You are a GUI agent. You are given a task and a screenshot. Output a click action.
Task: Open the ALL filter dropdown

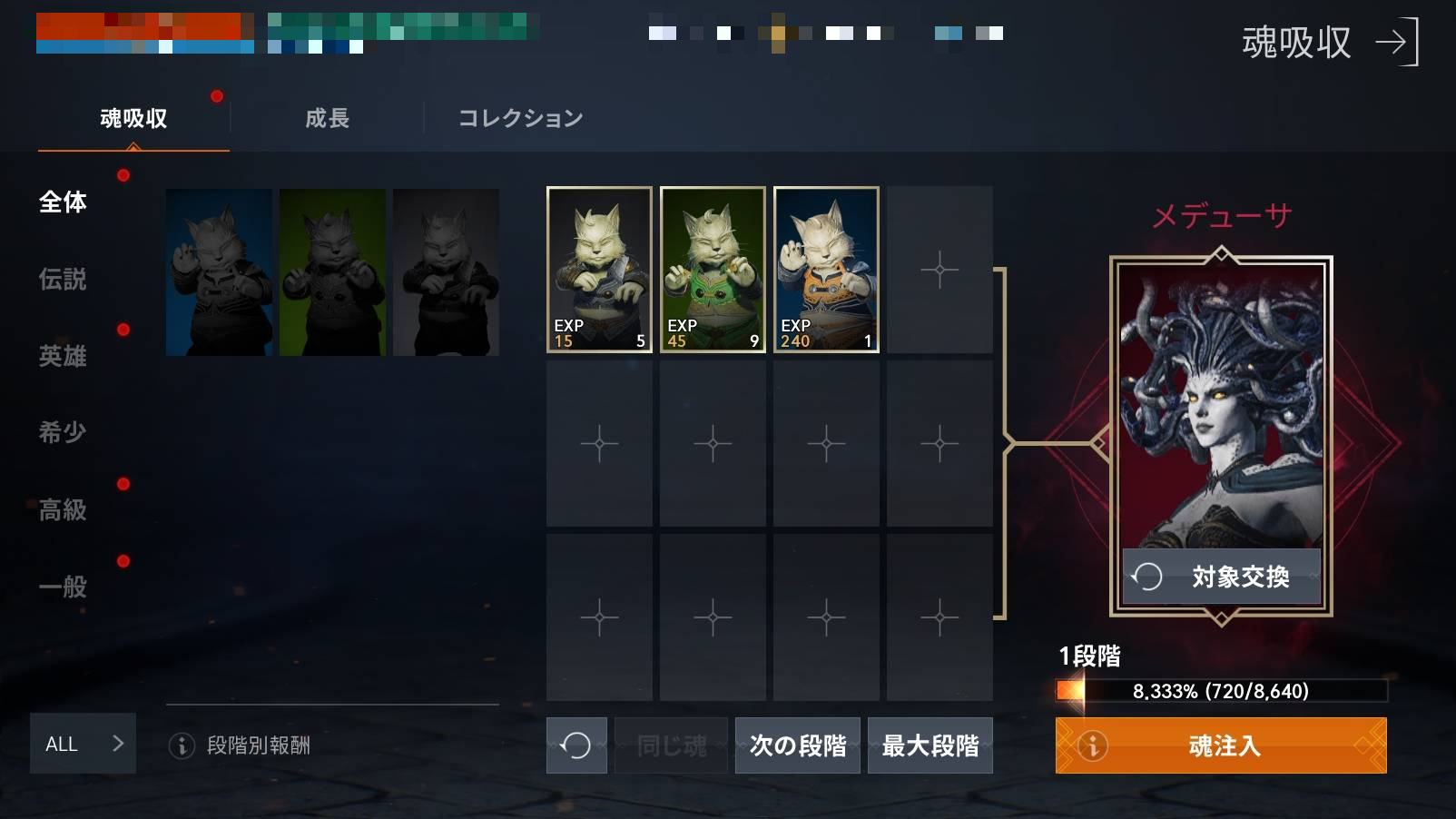[x=83, y=744]
